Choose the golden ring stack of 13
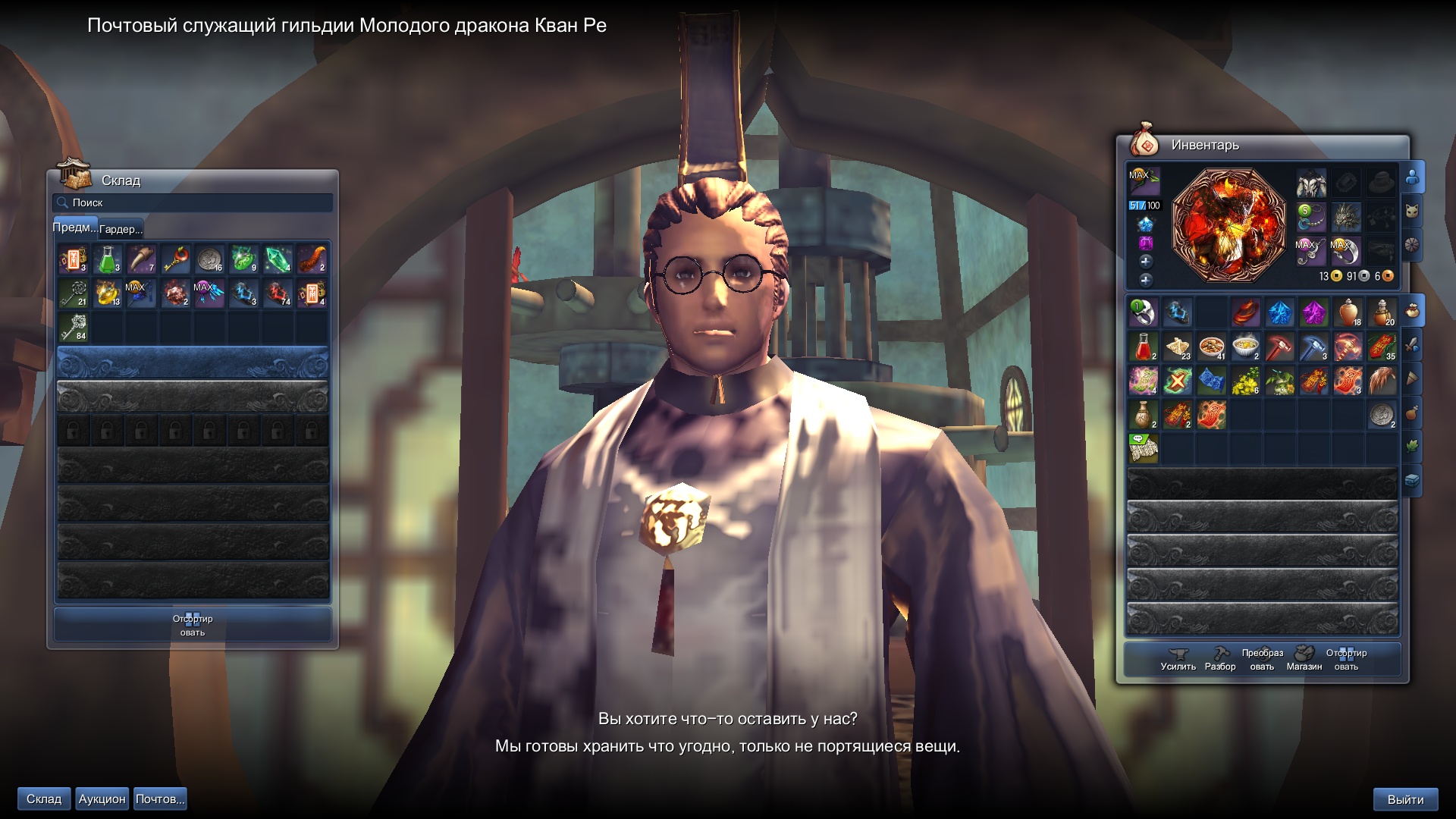The image size is (1456, 819). click(x=108, y=293)
